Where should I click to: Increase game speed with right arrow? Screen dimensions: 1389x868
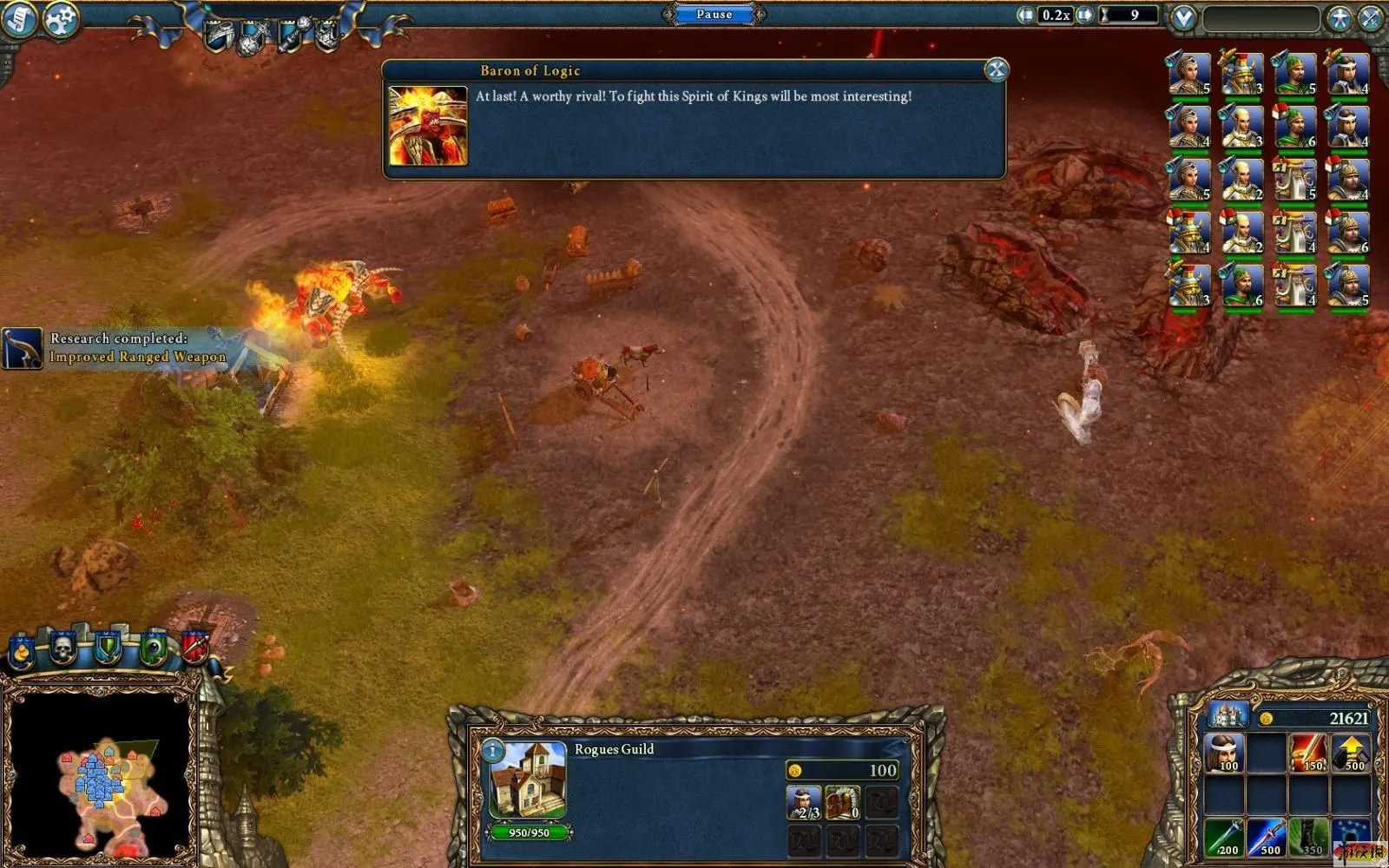(x=1084, y=15)
